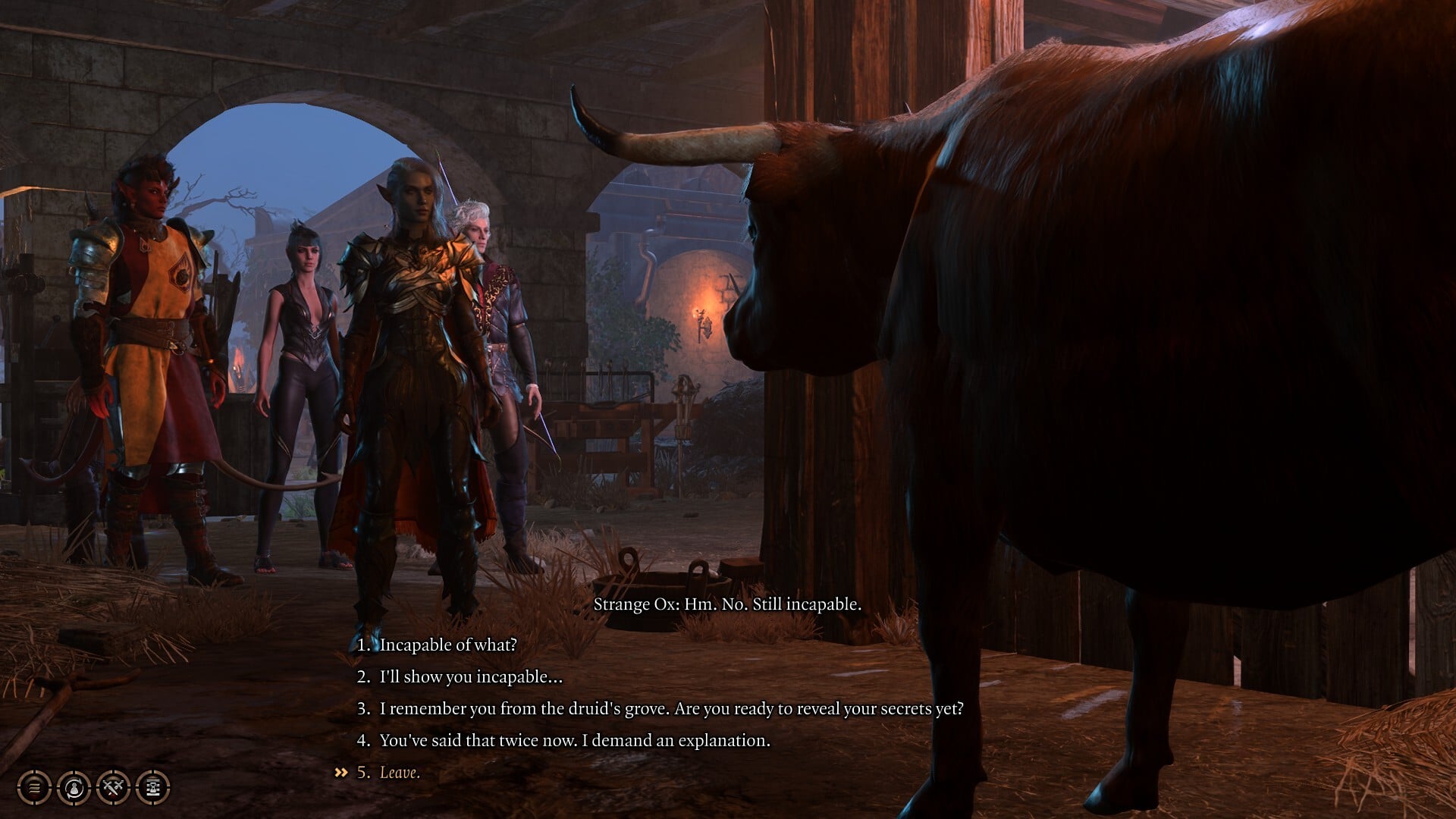Click the rightmost icon with hourglass symbol
This screenshot has height=819, width=1456.
[x=152, y=787]
